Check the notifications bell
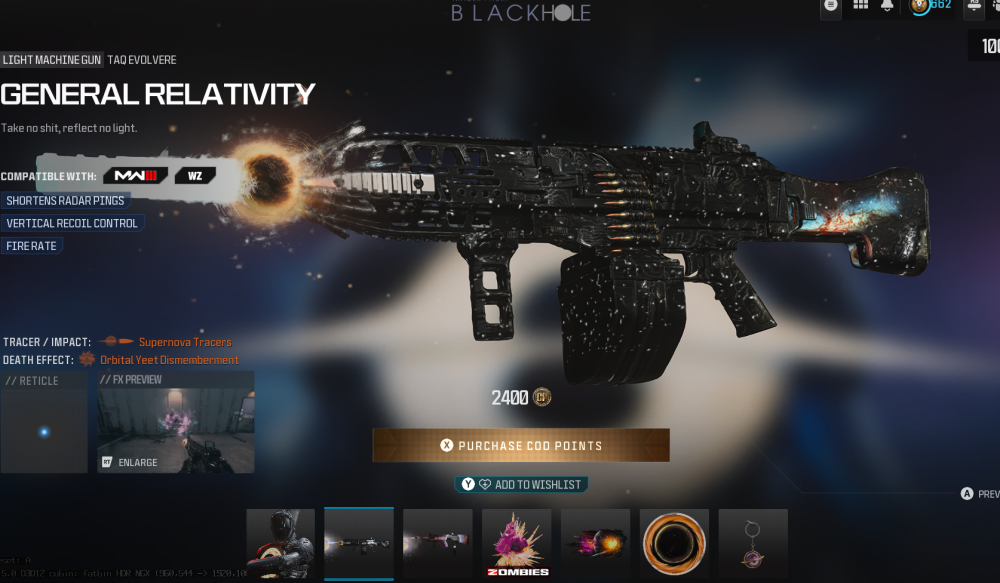This screenshot has width=1000, height=583. (887, 6)
